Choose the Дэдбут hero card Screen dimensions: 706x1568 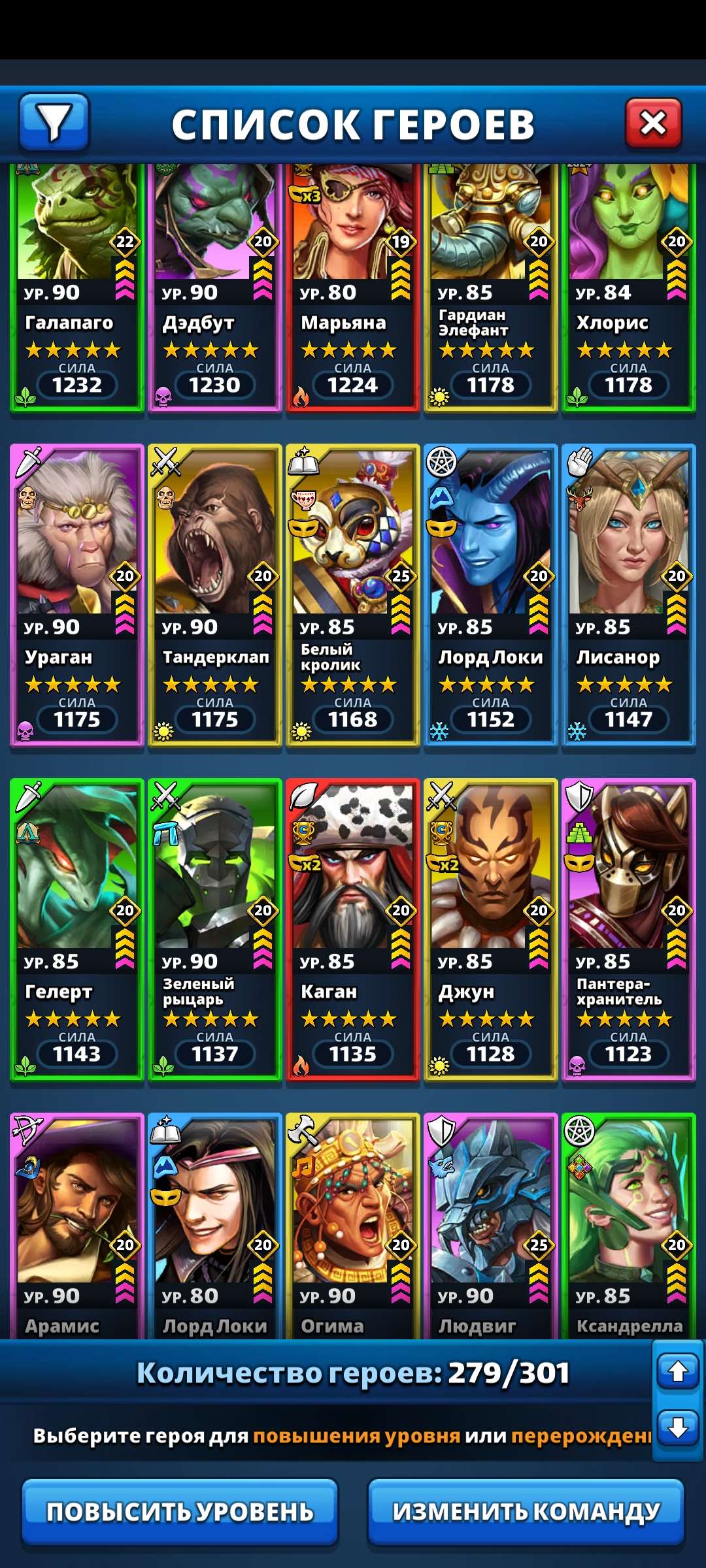(215, 287)
